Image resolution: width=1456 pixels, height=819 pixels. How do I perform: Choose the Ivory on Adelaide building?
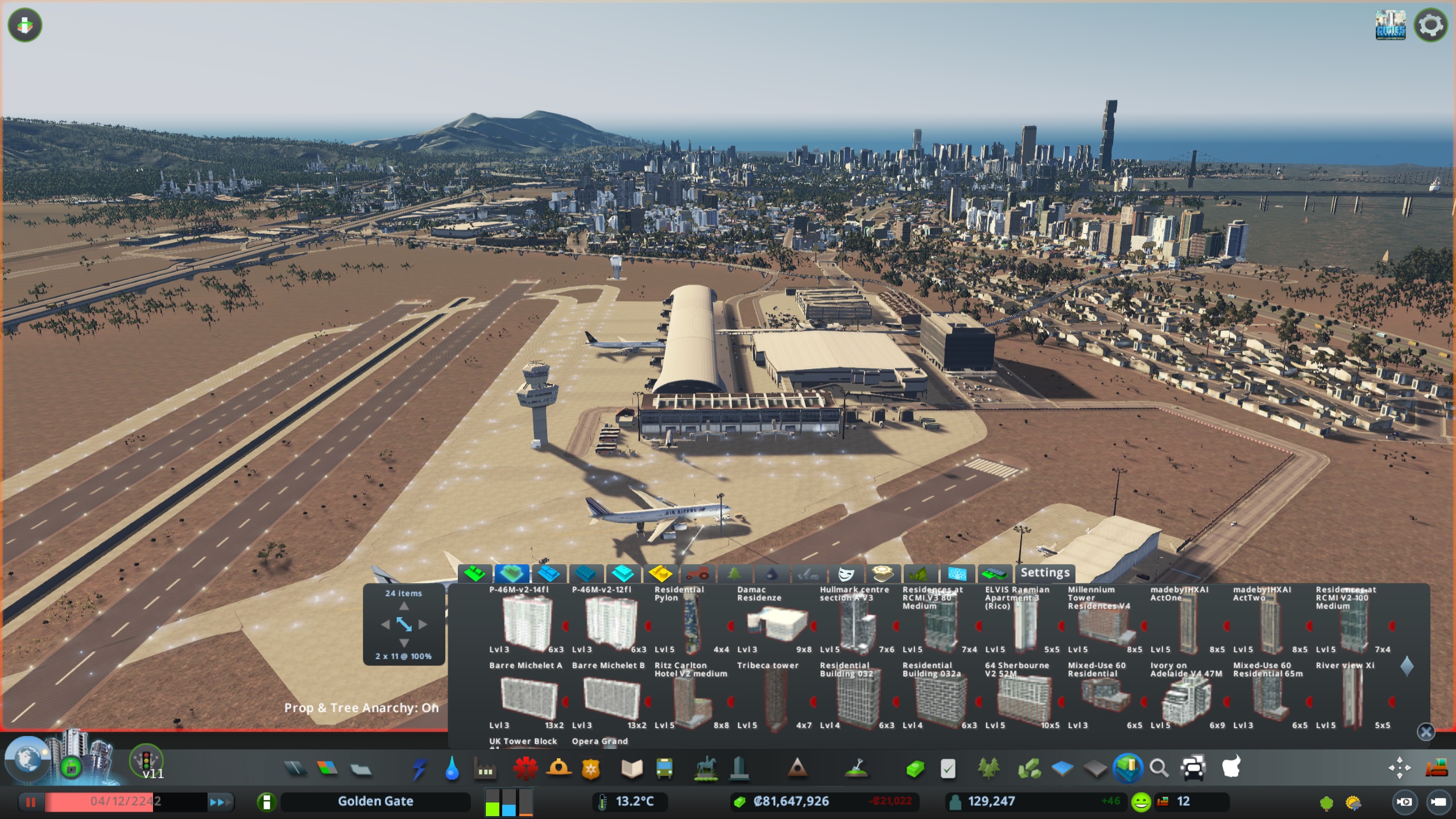pos(1186,700)
